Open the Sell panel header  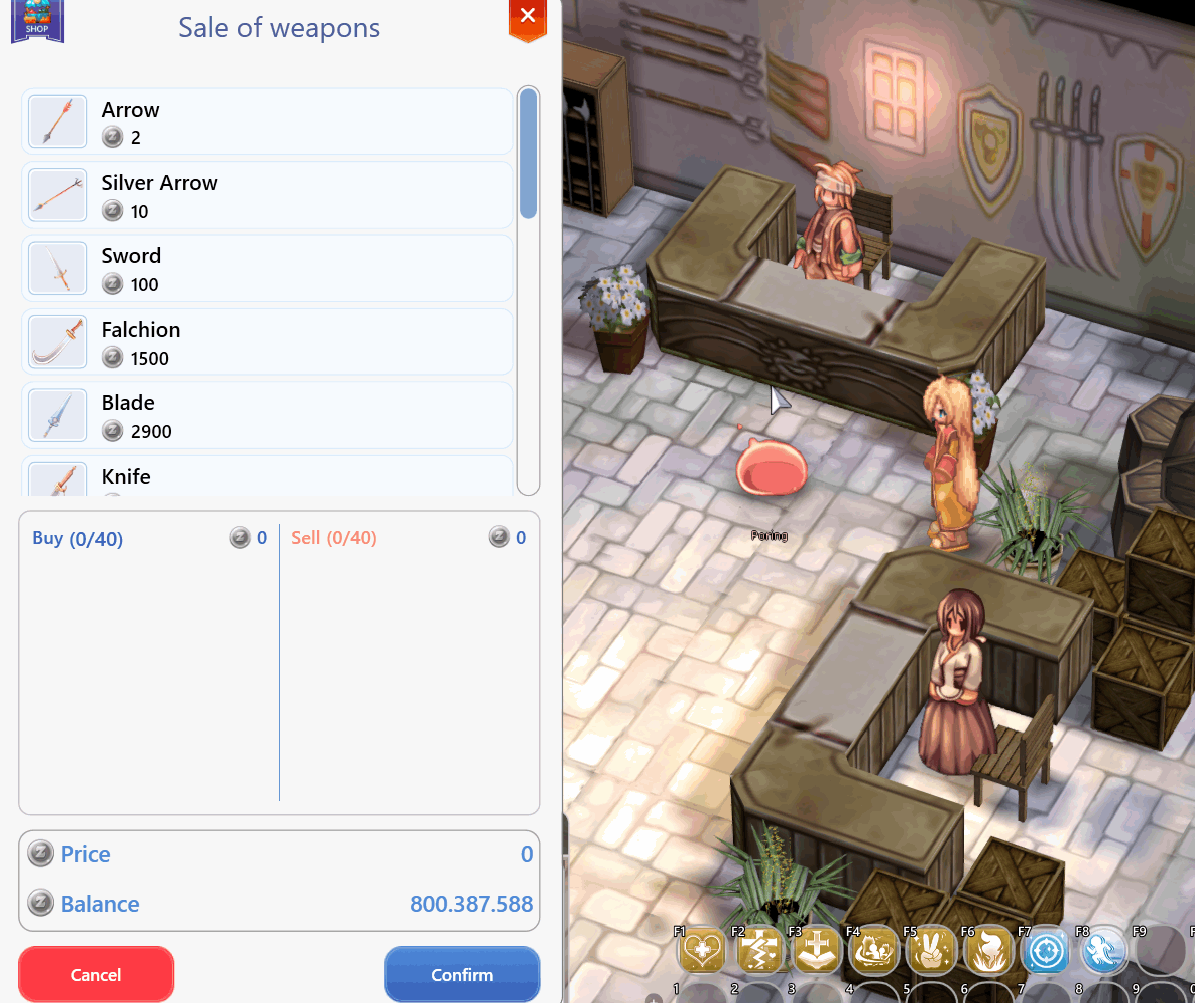334,538
